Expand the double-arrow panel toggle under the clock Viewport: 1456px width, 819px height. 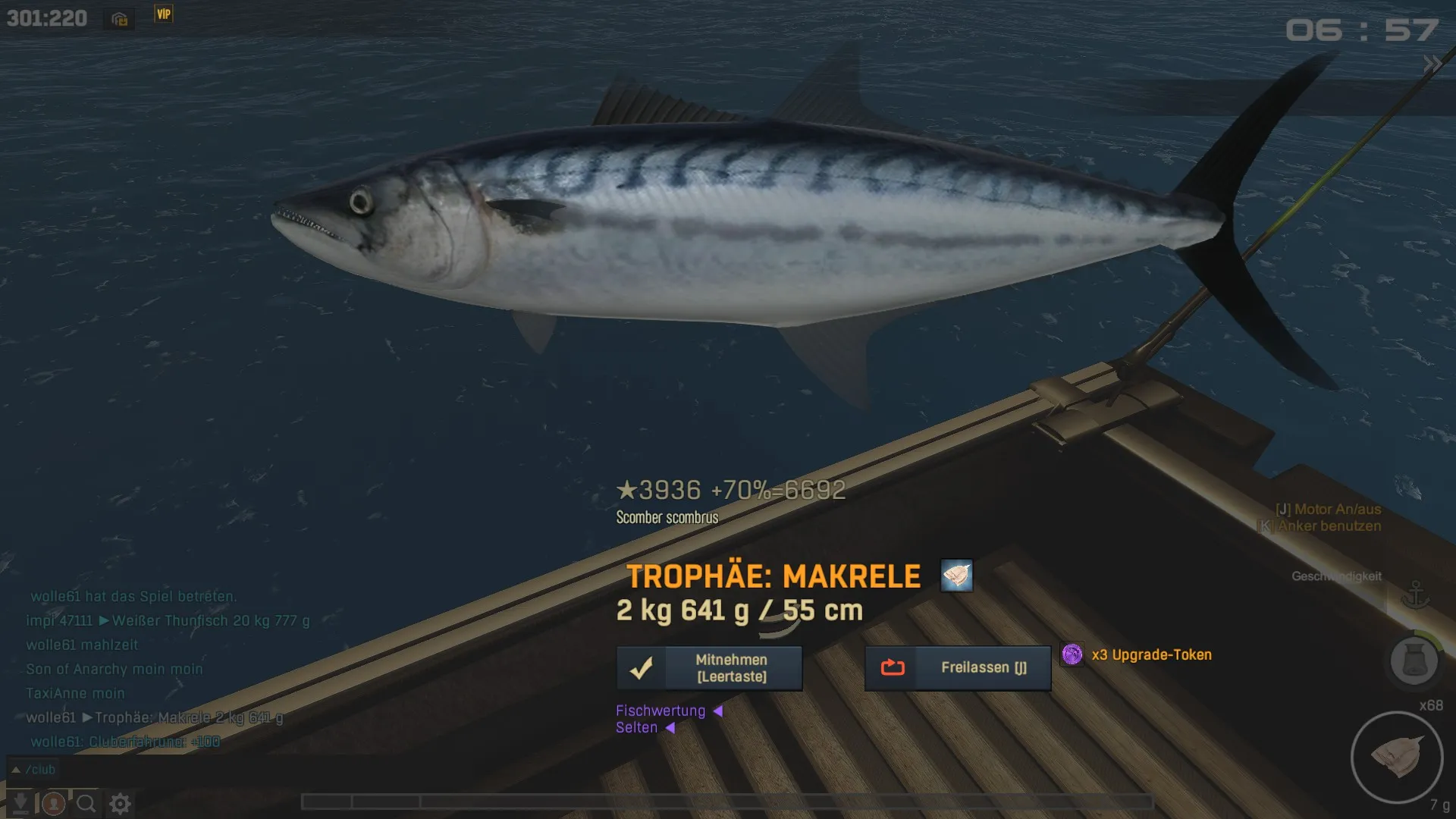(1432, 64)
